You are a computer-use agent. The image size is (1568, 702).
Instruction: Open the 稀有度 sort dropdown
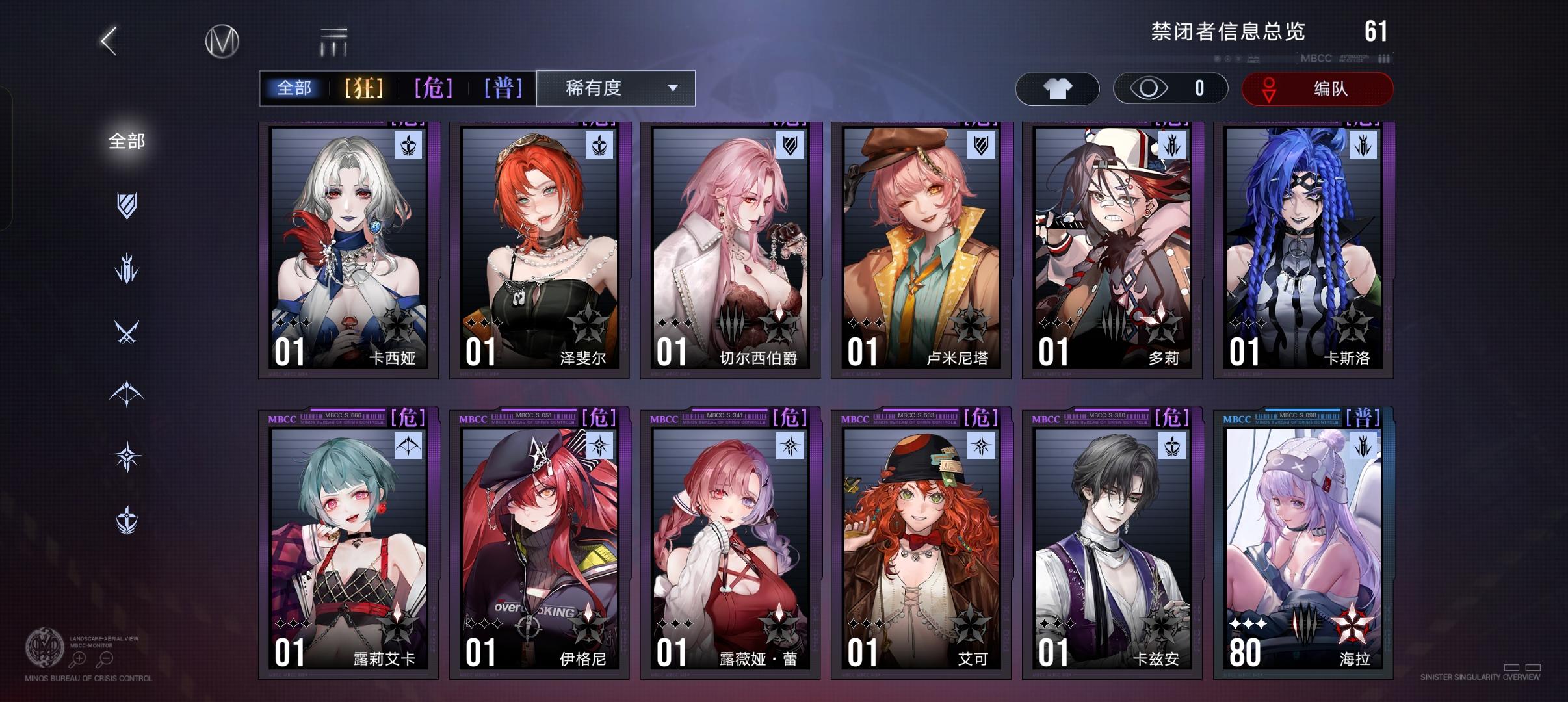pos(611,88)
